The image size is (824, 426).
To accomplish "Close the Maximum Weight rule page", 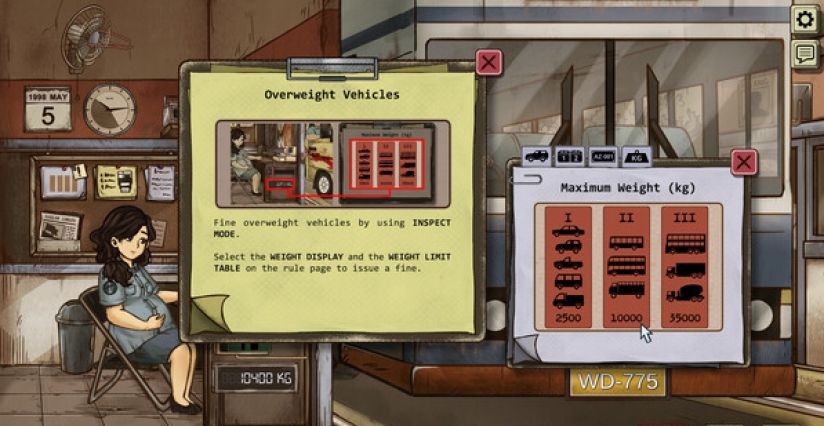I will click(x=743, y=162).
